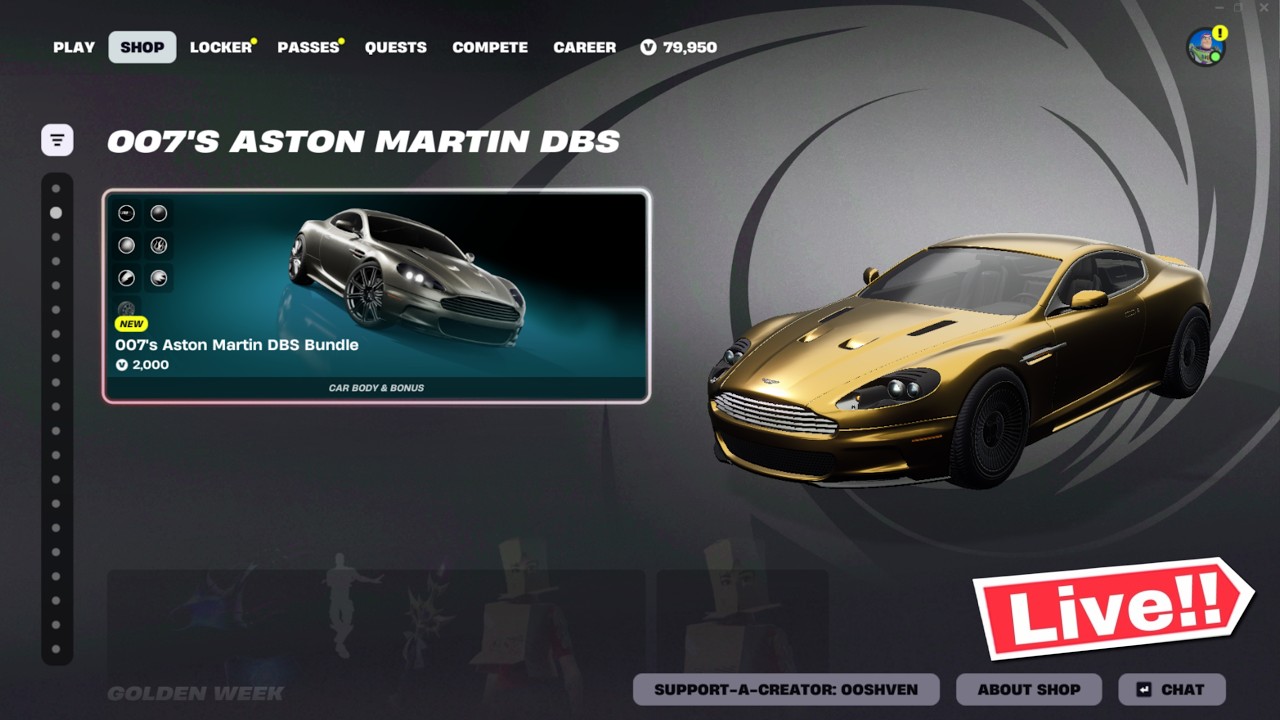Image resolution: width=1280 pixels, height=720 pixels.
Task: Open the player profile avatar
Action: click(x=1205, y=47)
